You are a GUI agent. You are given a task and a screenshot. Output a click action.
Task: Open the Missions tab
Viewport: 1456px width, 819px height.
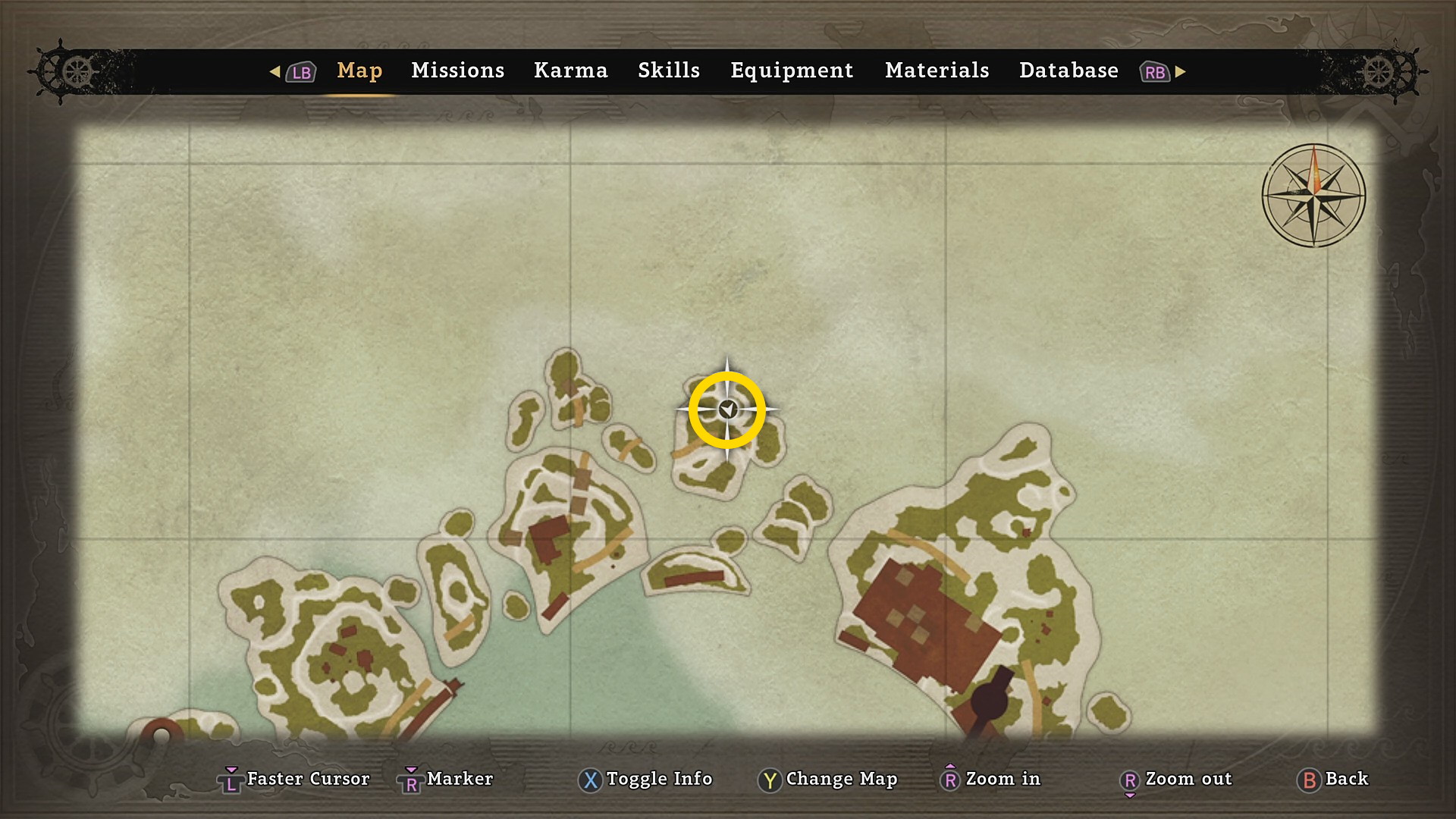(457, 71)
